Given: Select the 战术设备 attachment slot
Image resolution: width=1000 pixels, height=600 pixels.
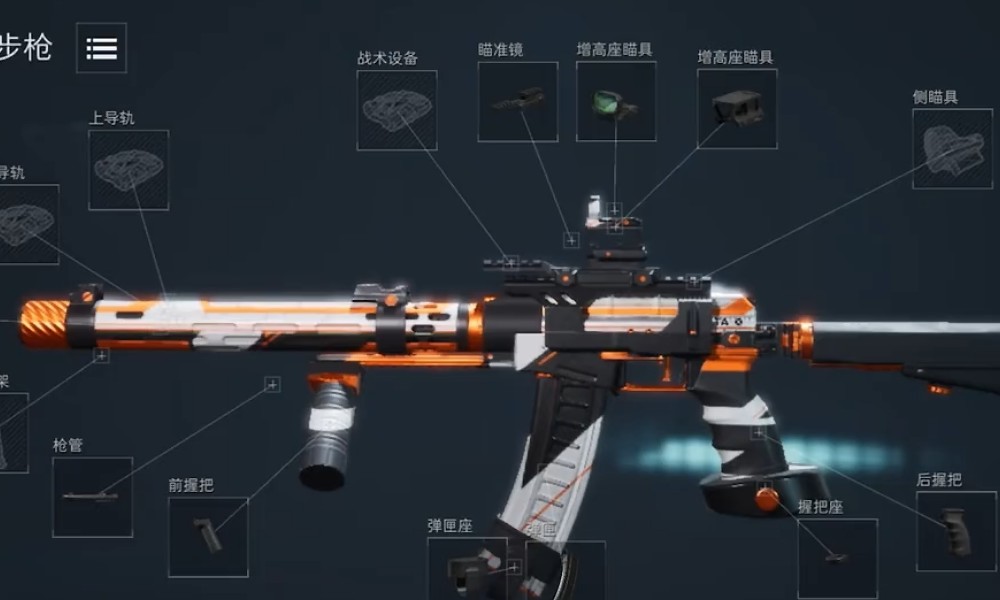Looking at the screenshot, I should (396, 110).
